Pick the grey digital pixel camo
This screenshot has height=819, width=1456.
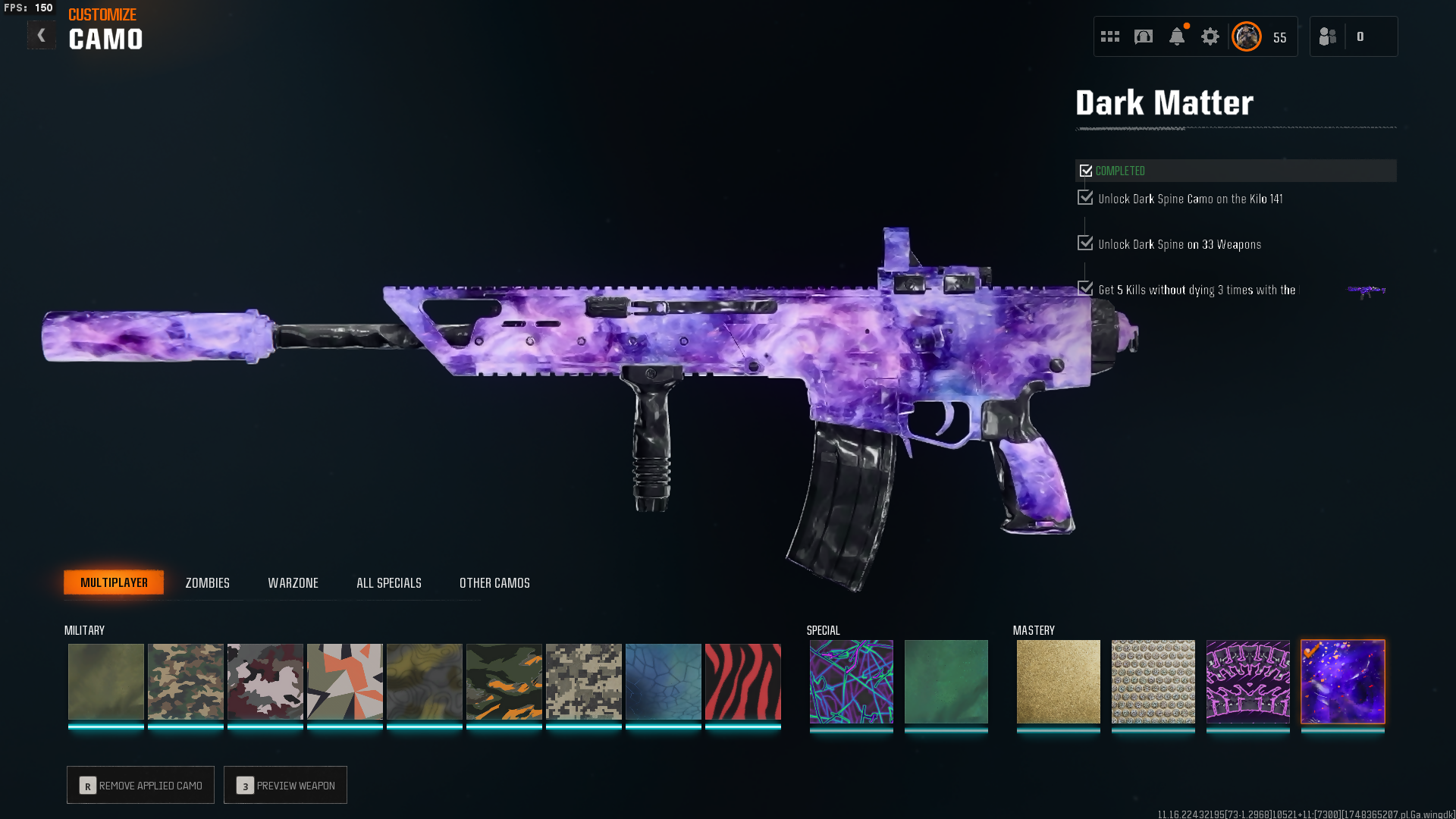point(583,681)
